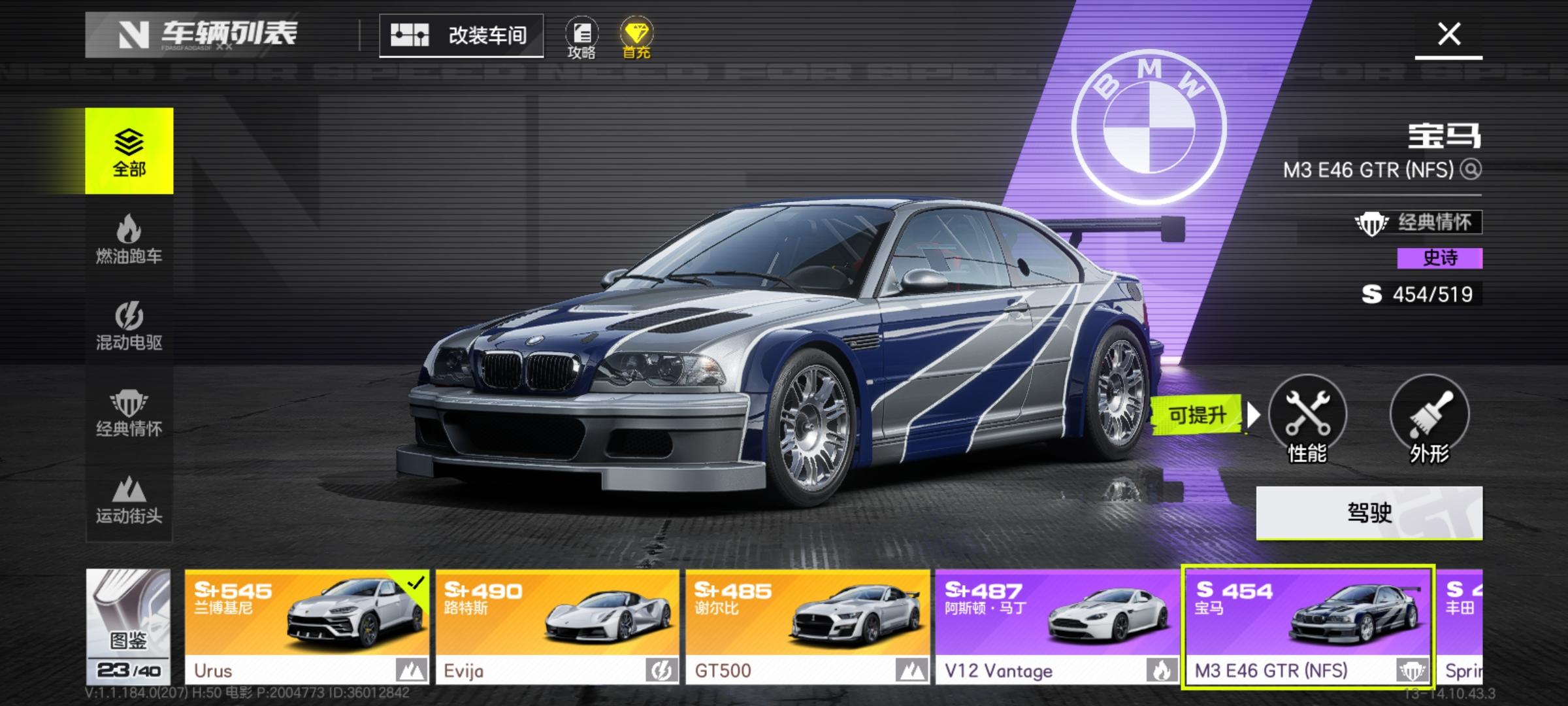Select the M3 E46 GTR (NFS) card

pyautogui.click(x=1308, y=626)
